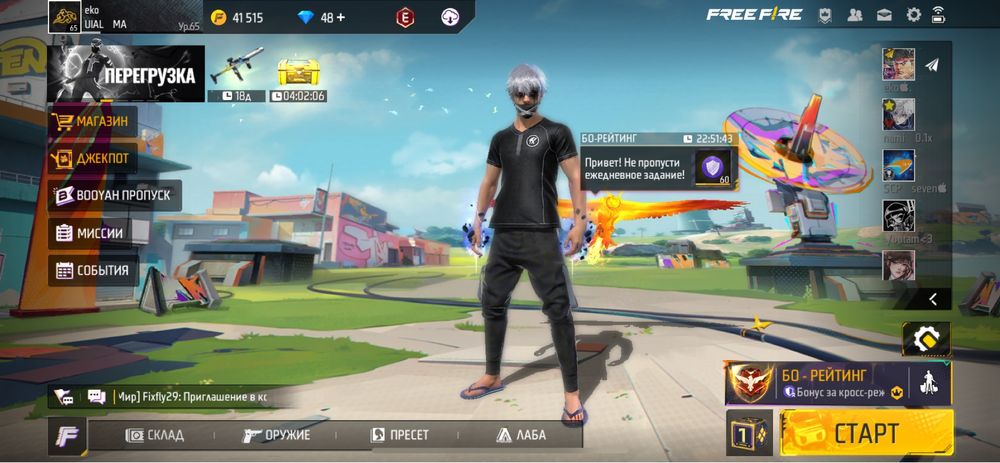Screen dimensions: 1000x463
Task: Open the friends list icon
Action: pos(855,15)
